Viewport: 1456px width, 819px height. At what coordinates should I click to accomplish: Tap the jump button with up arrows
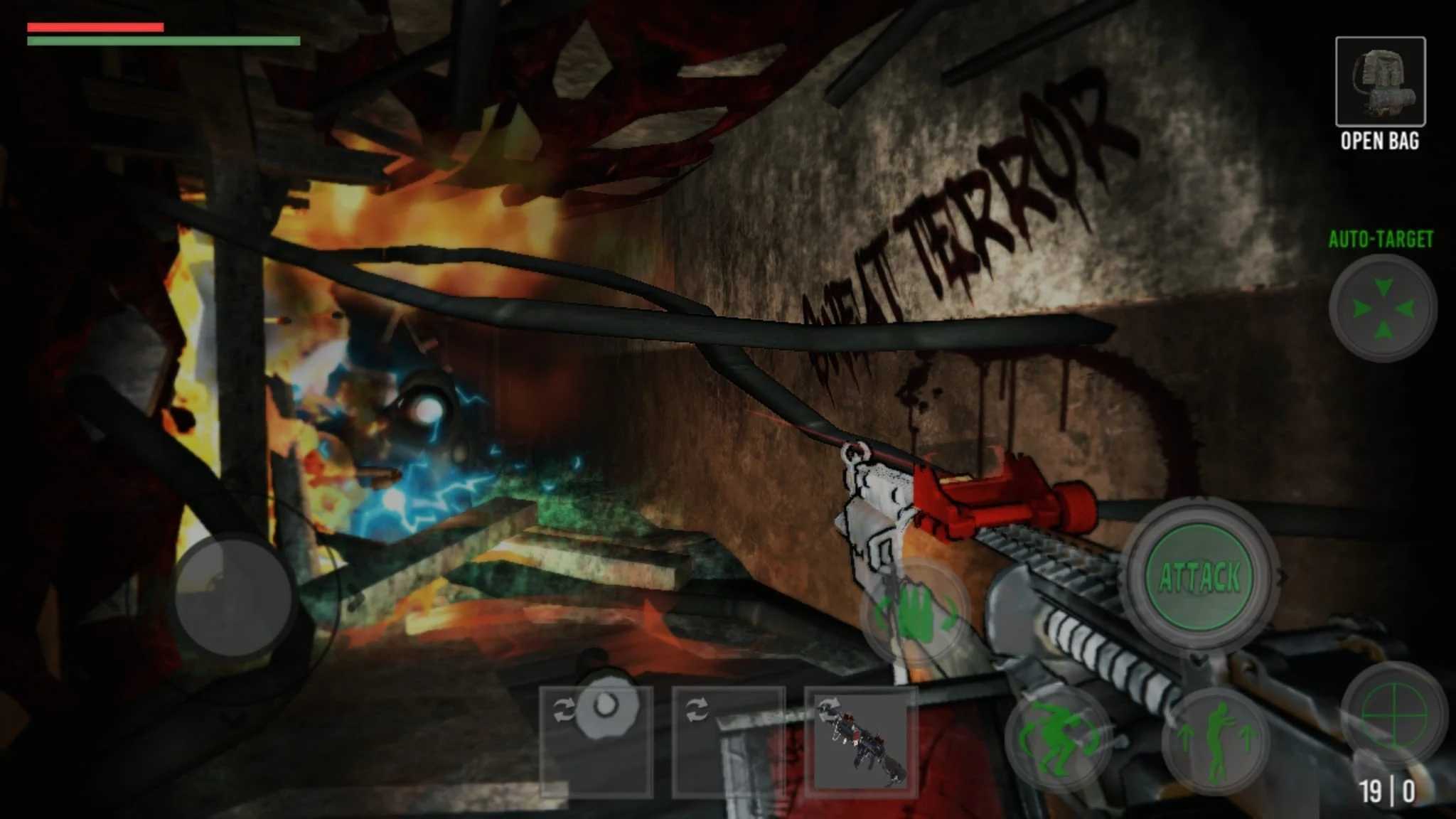click(x=1216, y=740)
